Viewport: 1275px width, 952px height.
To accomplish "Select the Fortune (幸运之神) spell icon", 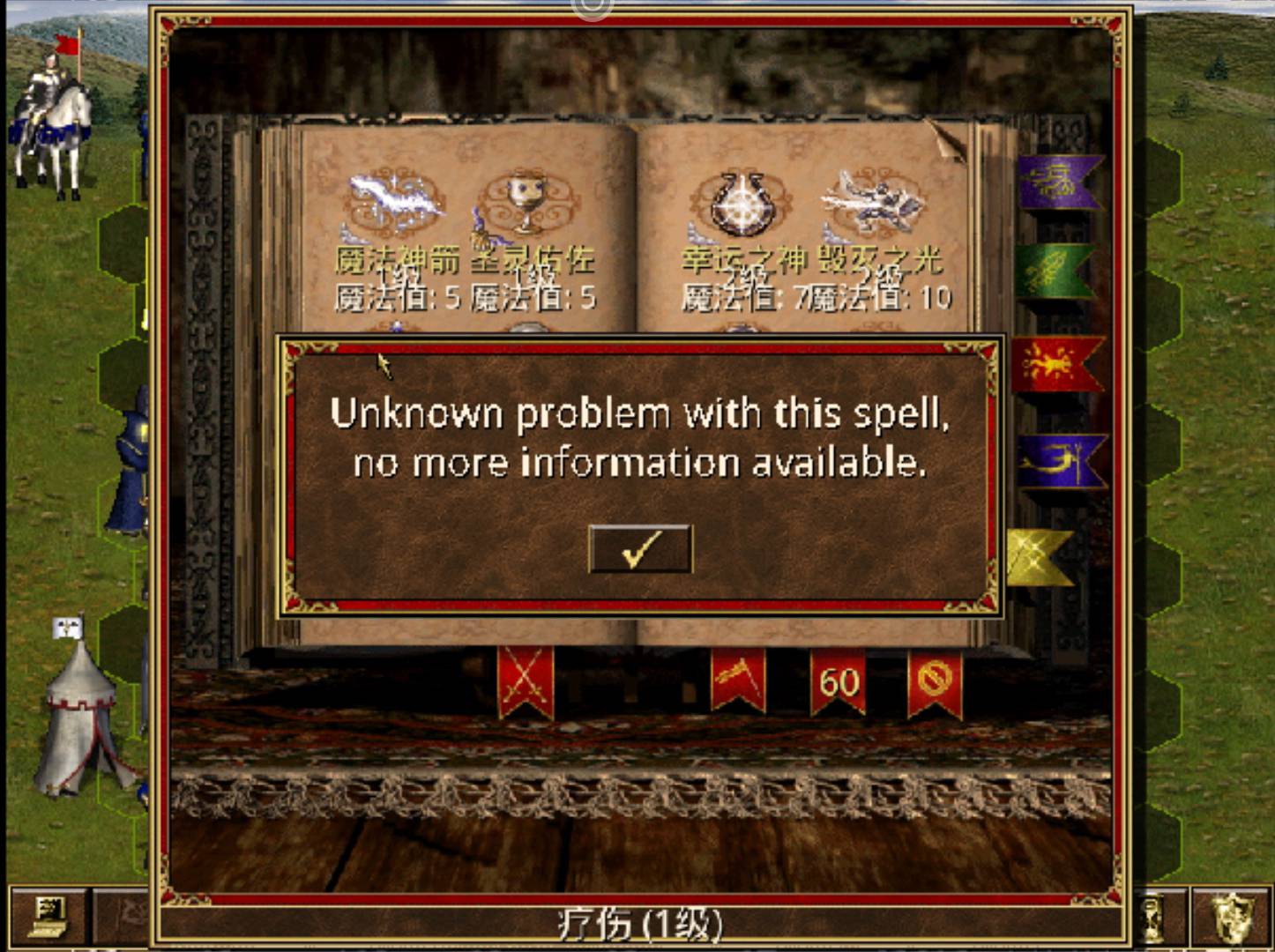I will point(745,203).
